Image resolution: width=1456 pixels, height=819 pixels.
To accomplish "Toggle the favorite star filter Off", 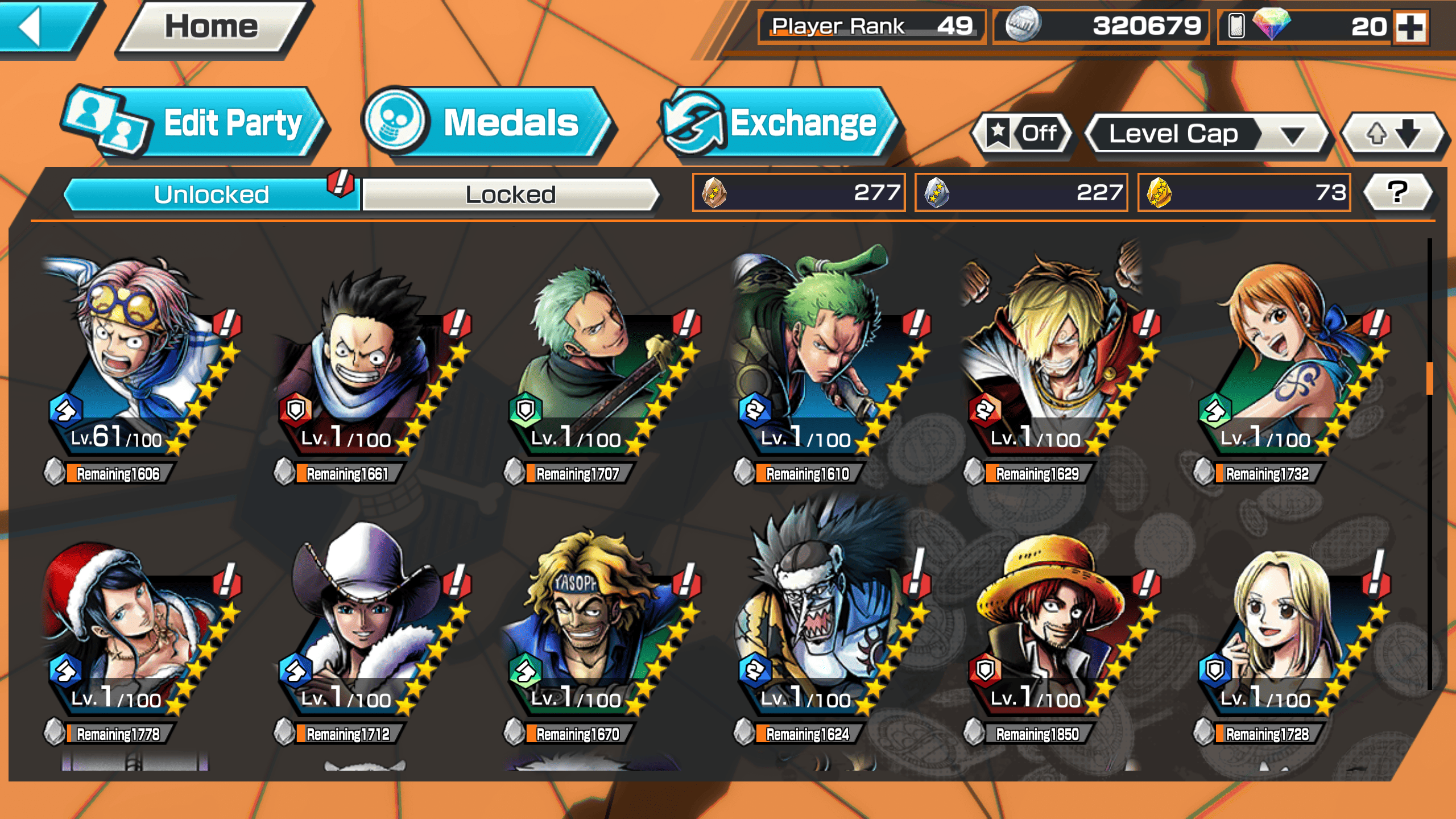I will pos(1023,134).
